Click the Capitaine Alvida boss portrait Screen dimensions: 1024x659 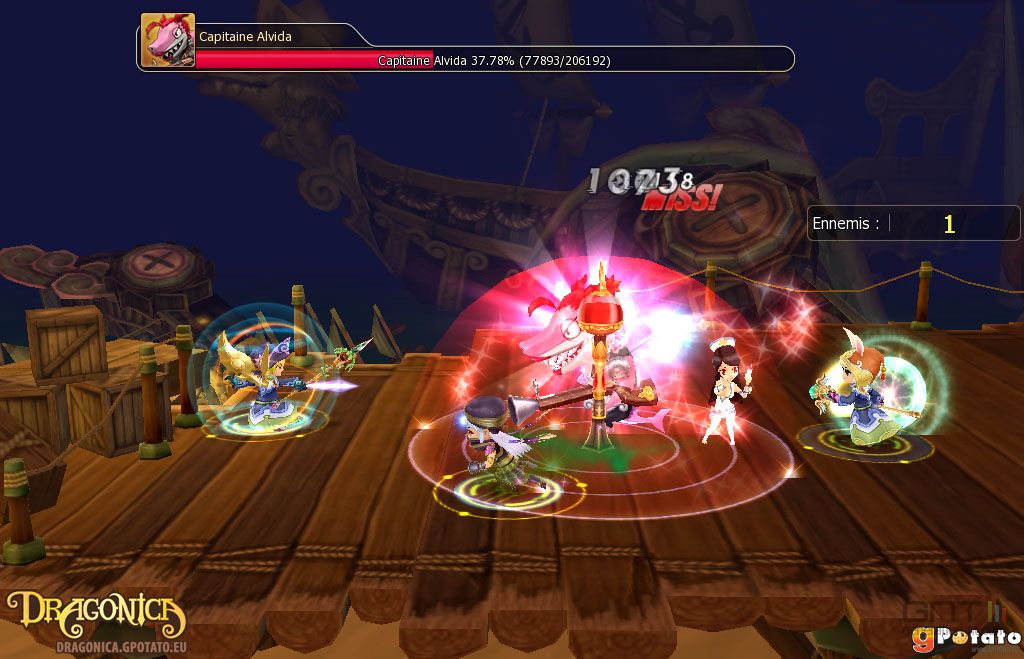click(167, 41)
